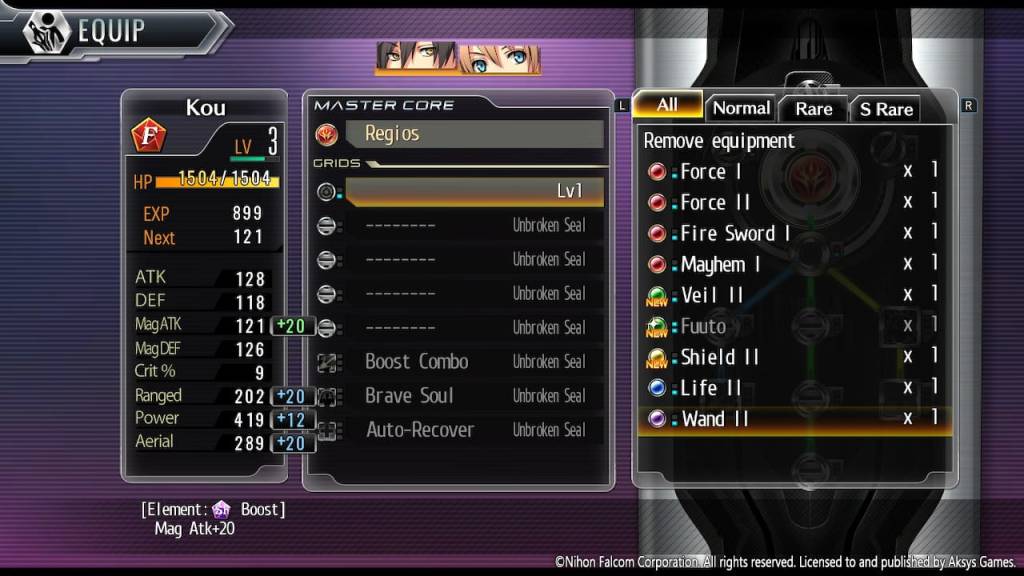
Task: Choose the Life II element
Action: (711, 388)
